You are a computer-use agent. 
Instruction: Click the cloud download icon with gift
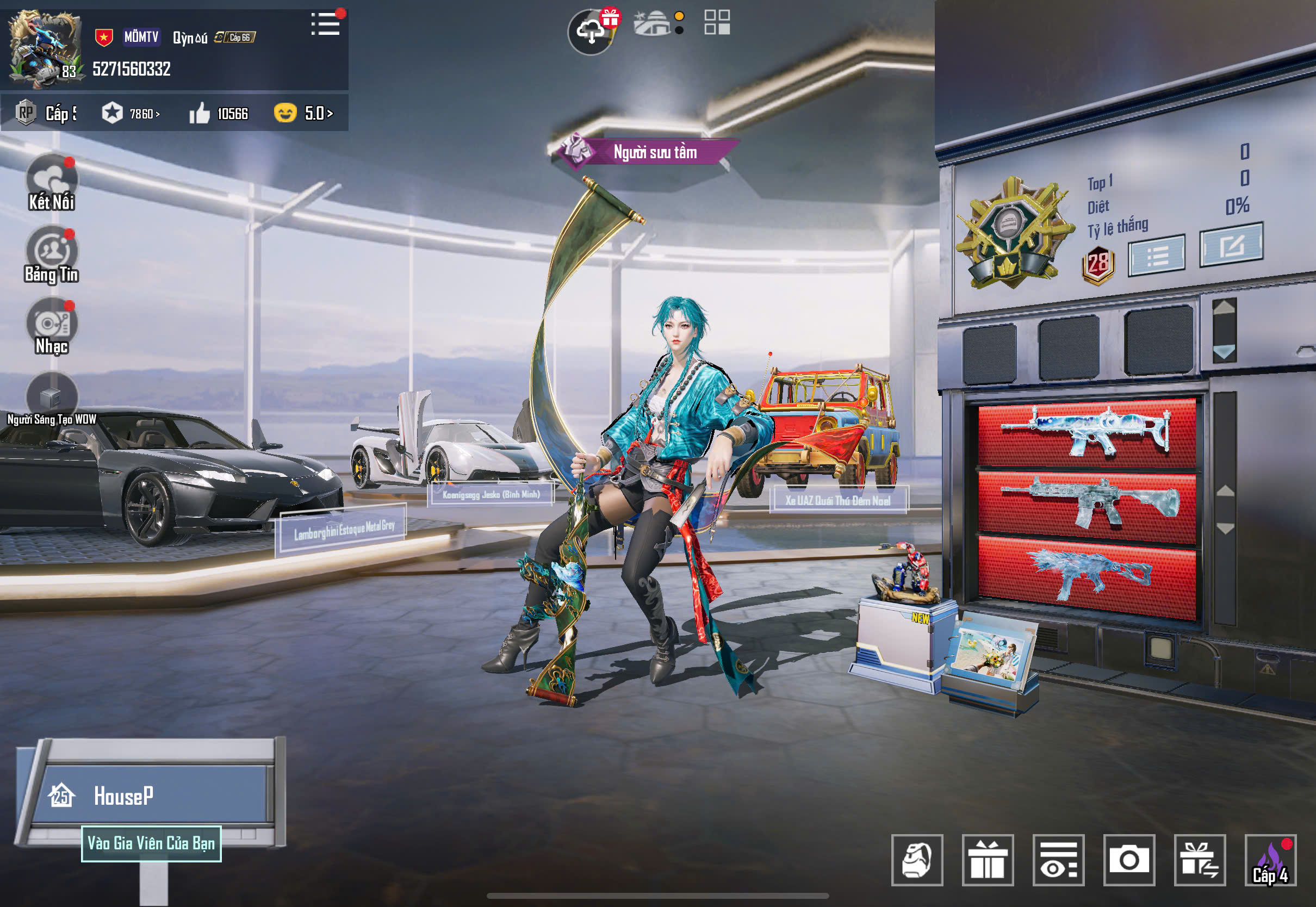click(592, 31)
